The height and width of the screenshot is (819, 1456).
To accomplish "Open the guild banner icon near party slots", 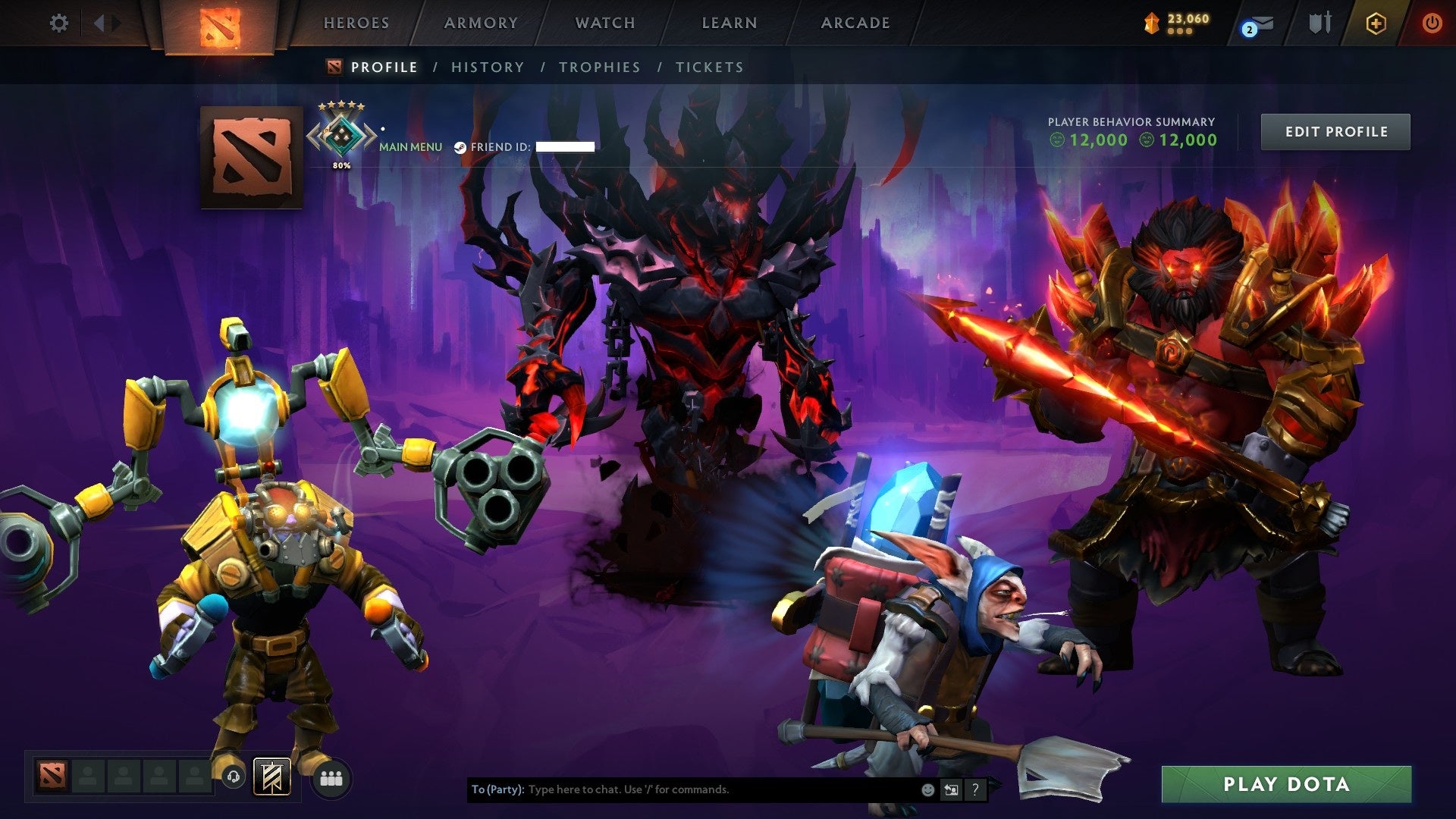I will point(271,777).
